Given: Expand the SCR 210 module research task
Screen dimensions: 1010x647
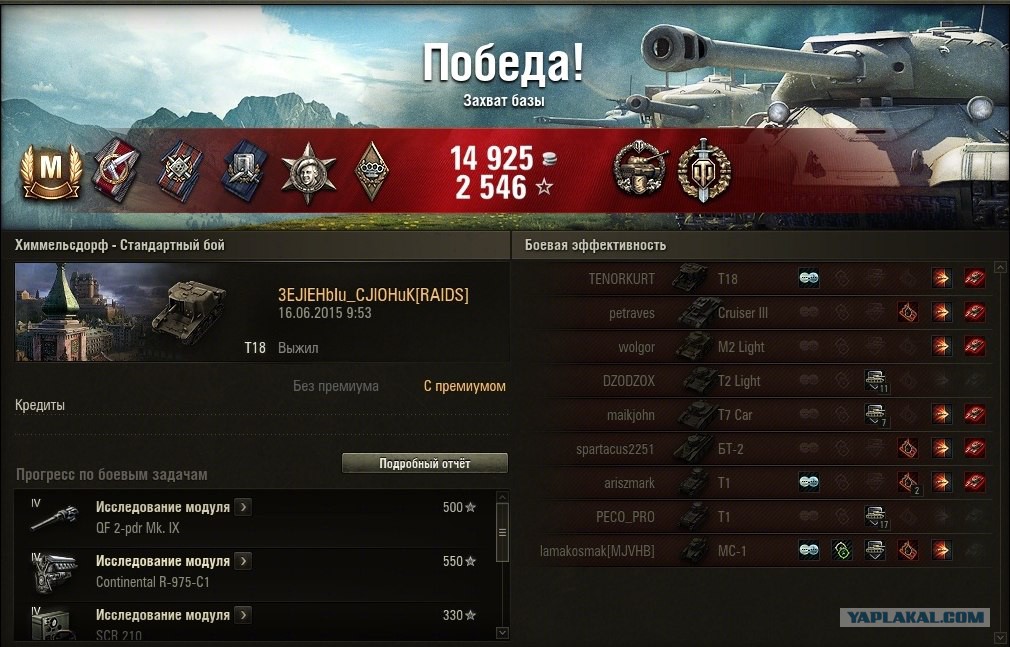Looking at the screenshot, I should (243, 615).
